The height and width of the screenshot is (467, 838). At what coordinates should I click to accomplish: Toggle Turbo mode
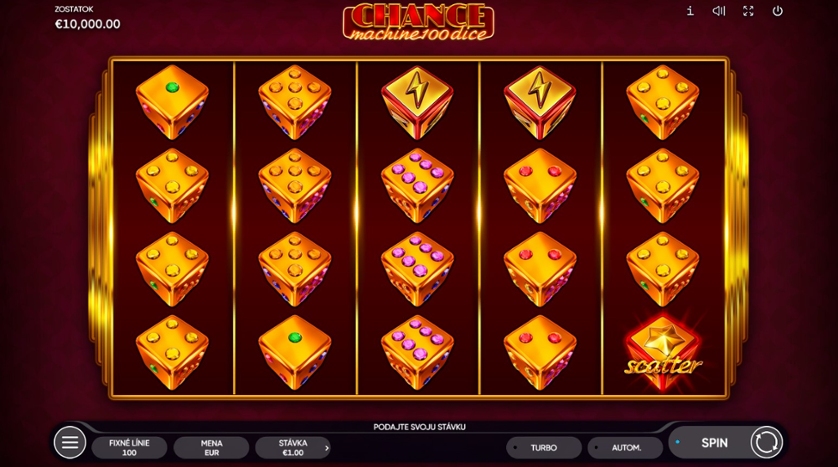(x=543, y=448)
